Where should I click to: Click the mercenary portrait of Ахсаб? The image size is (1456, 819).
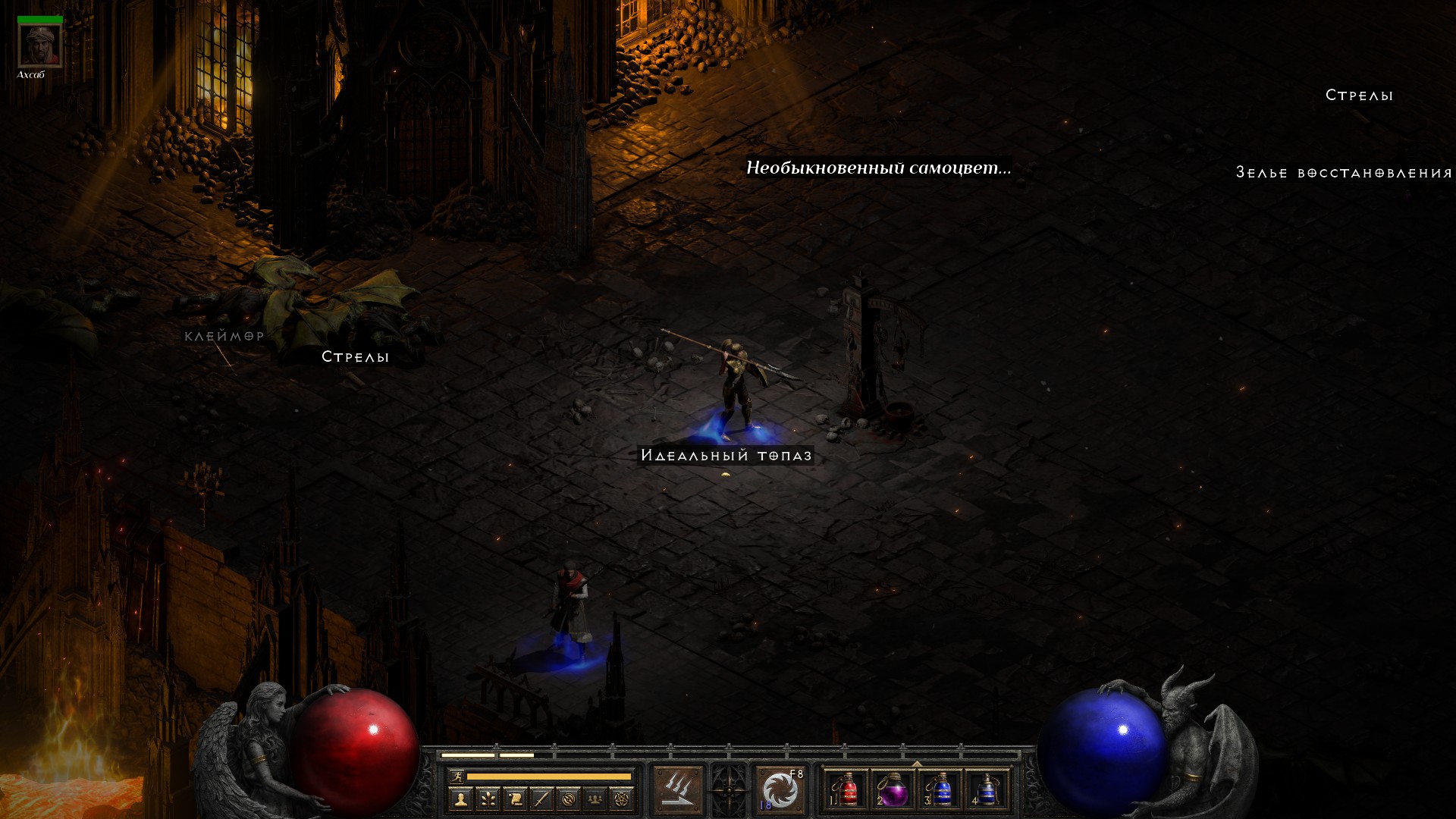tap(39, 45)
